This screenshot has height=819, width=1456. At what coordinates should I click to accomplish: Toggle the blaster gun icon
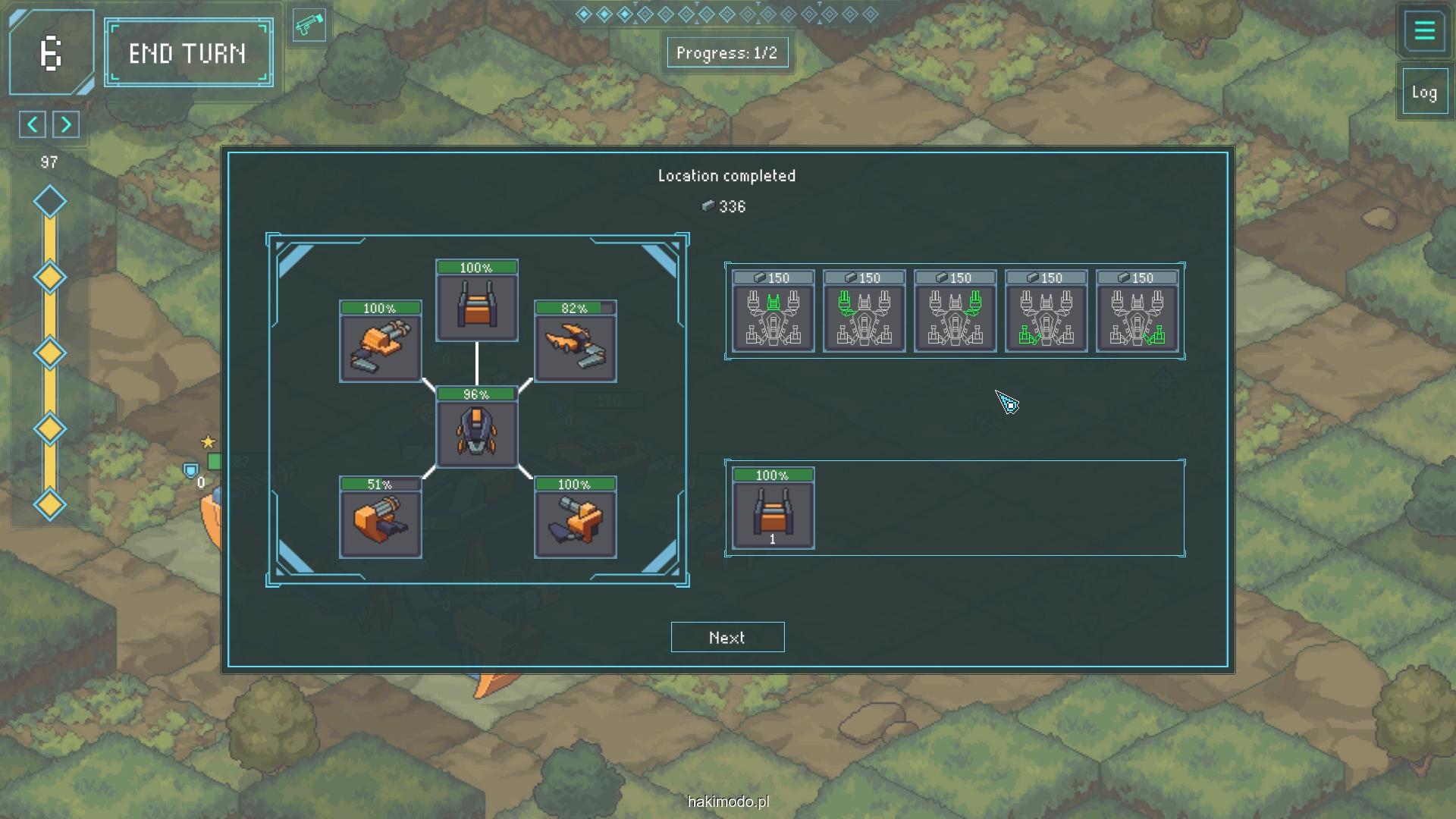point(309,26)
